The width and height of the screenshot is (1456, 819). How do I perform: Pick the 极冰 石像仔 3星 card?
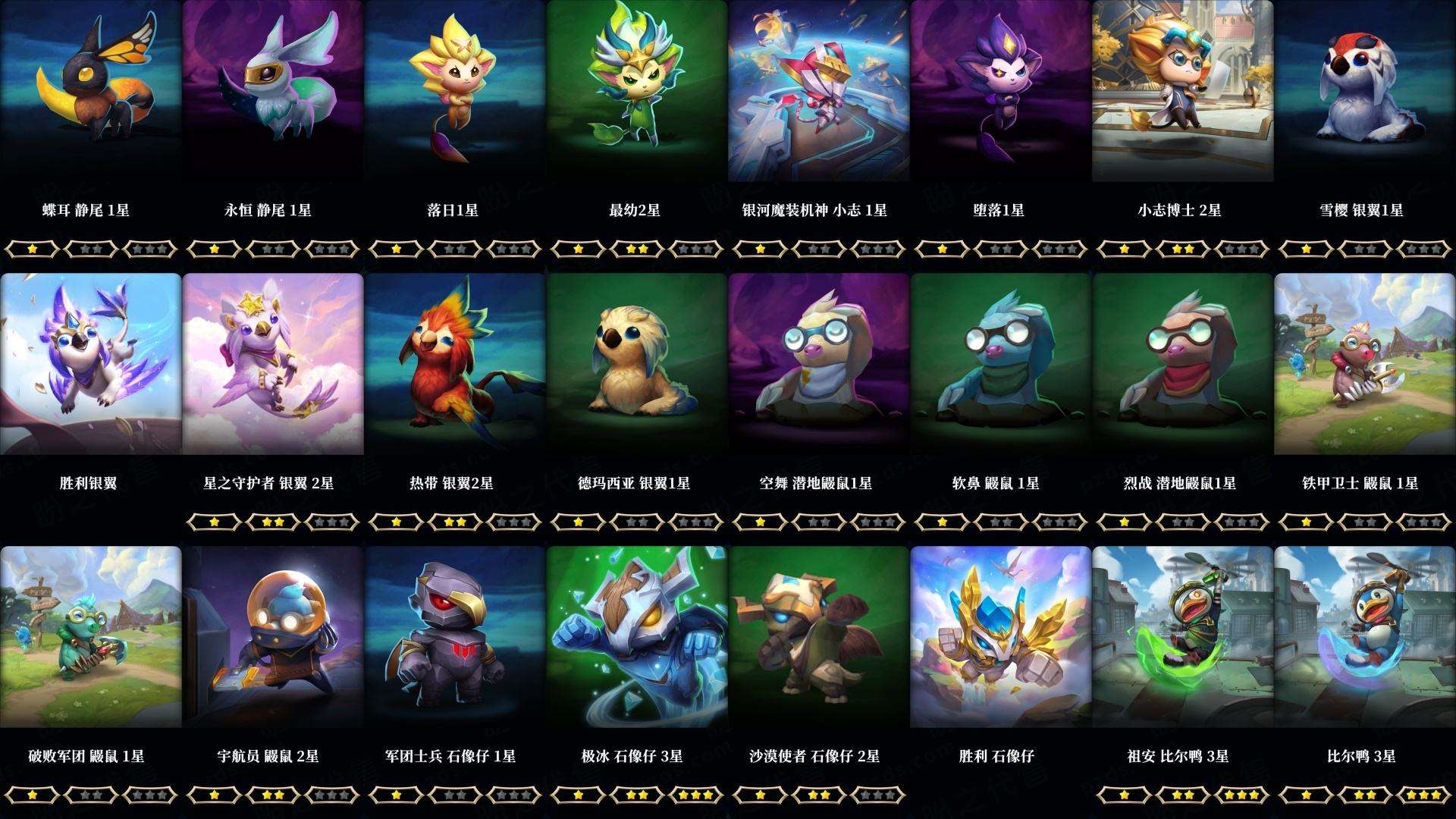pyautogui.click(x=637, y=637)
